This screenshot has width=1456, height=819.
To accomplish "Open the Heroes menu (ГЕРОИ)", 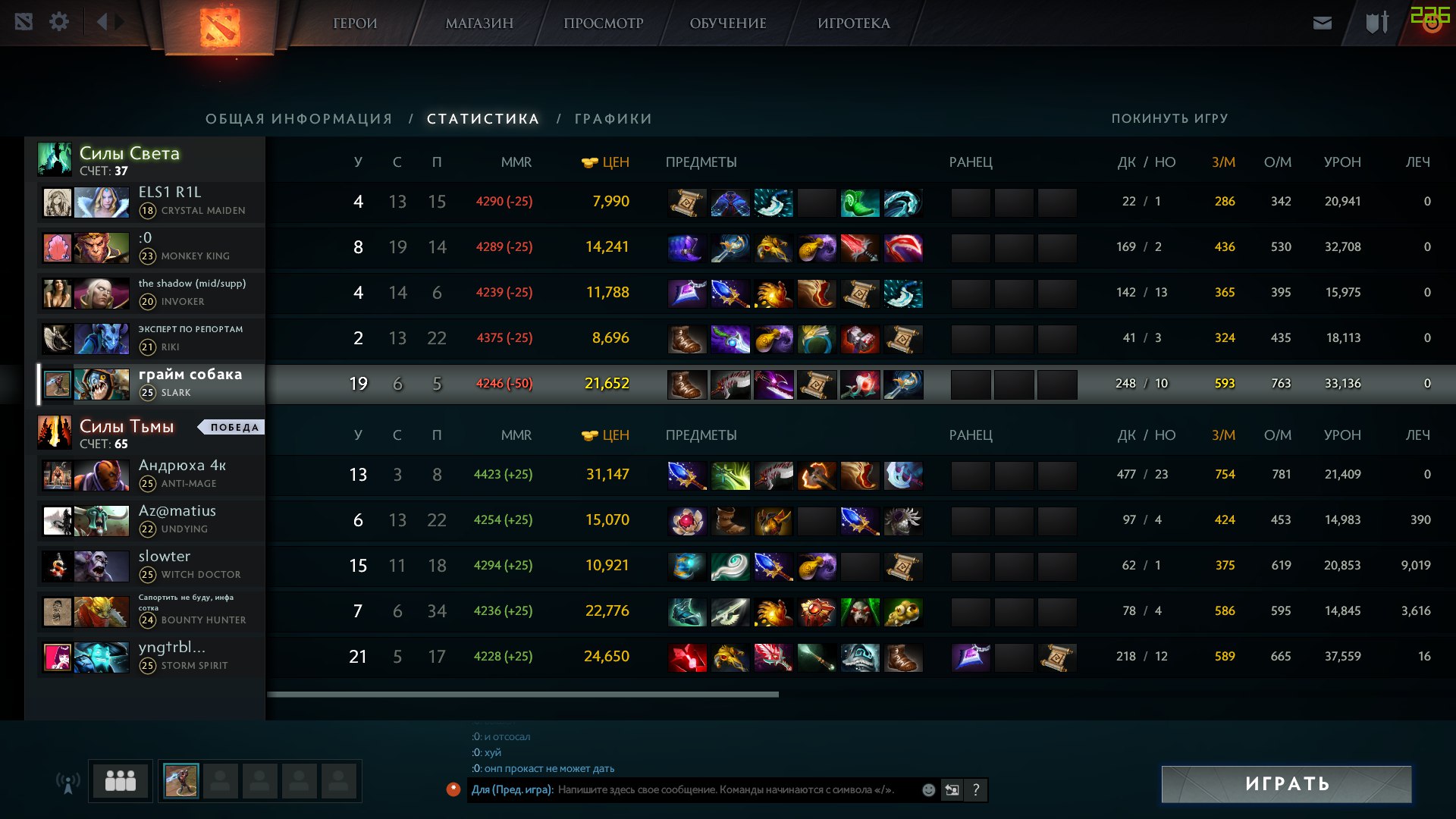I will [x=355, y=24].
